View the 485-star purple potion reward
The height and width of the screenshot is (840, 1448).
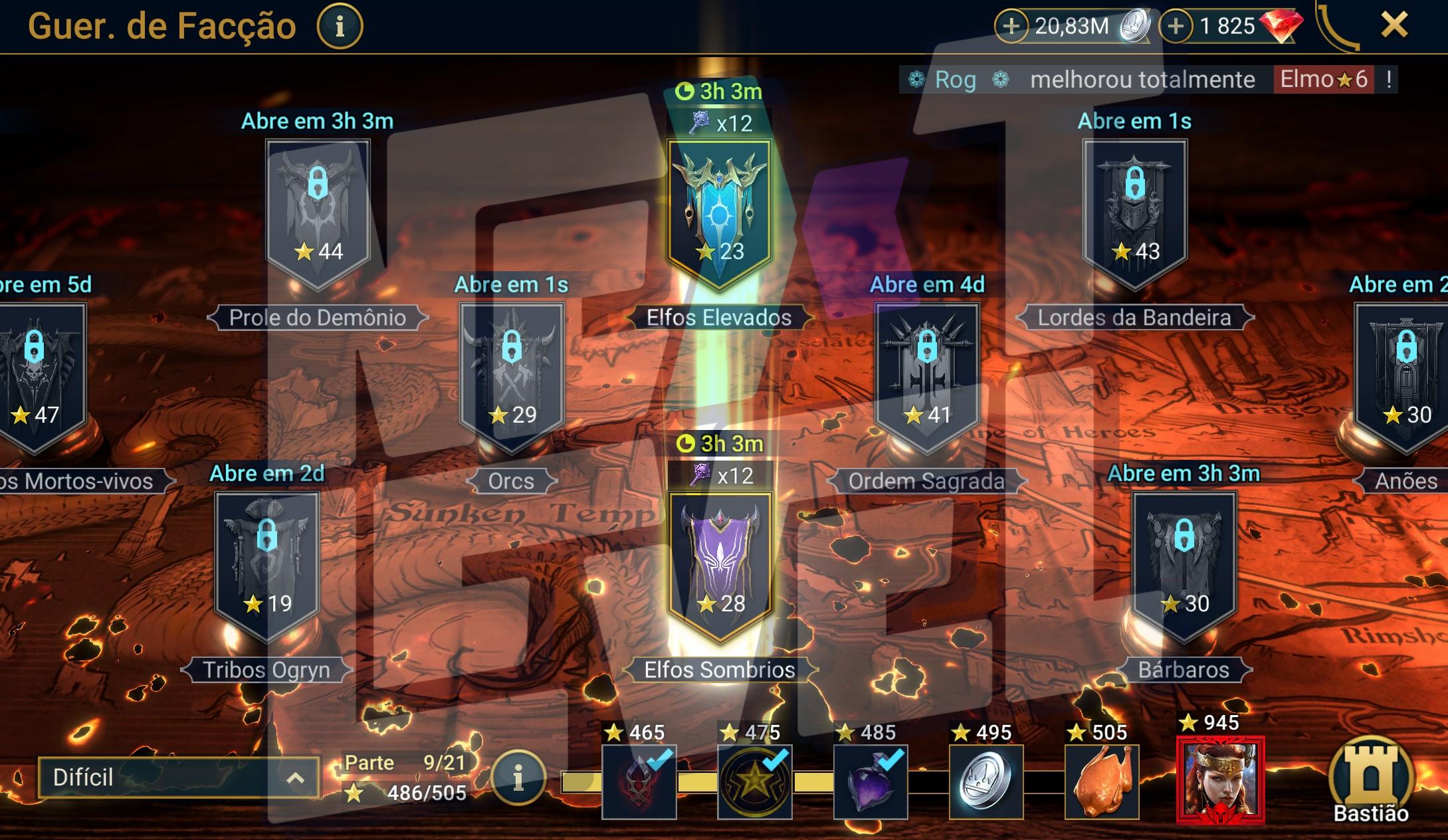870,782
